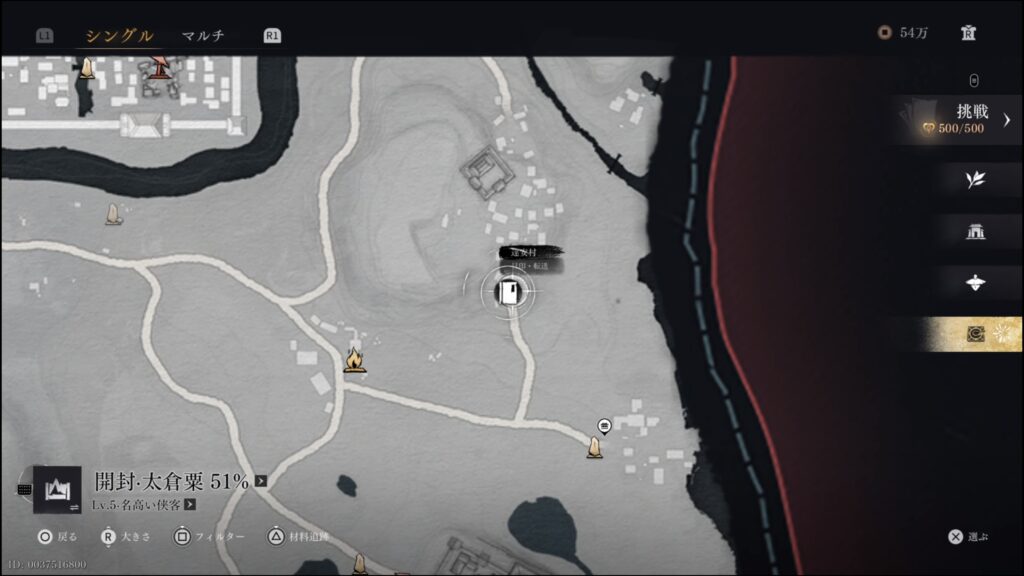
Task: Click the region map switch thumbnail
Action: 57,489
